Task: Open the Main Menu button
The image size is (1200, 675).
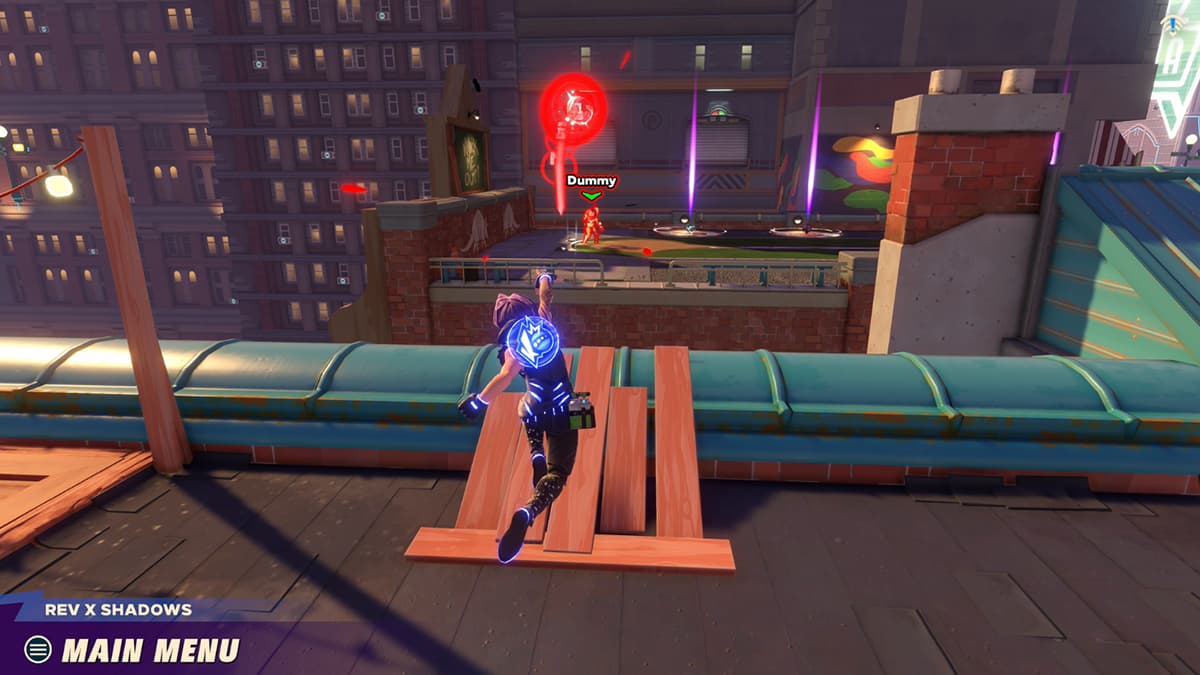Action: tap(133, 650)
